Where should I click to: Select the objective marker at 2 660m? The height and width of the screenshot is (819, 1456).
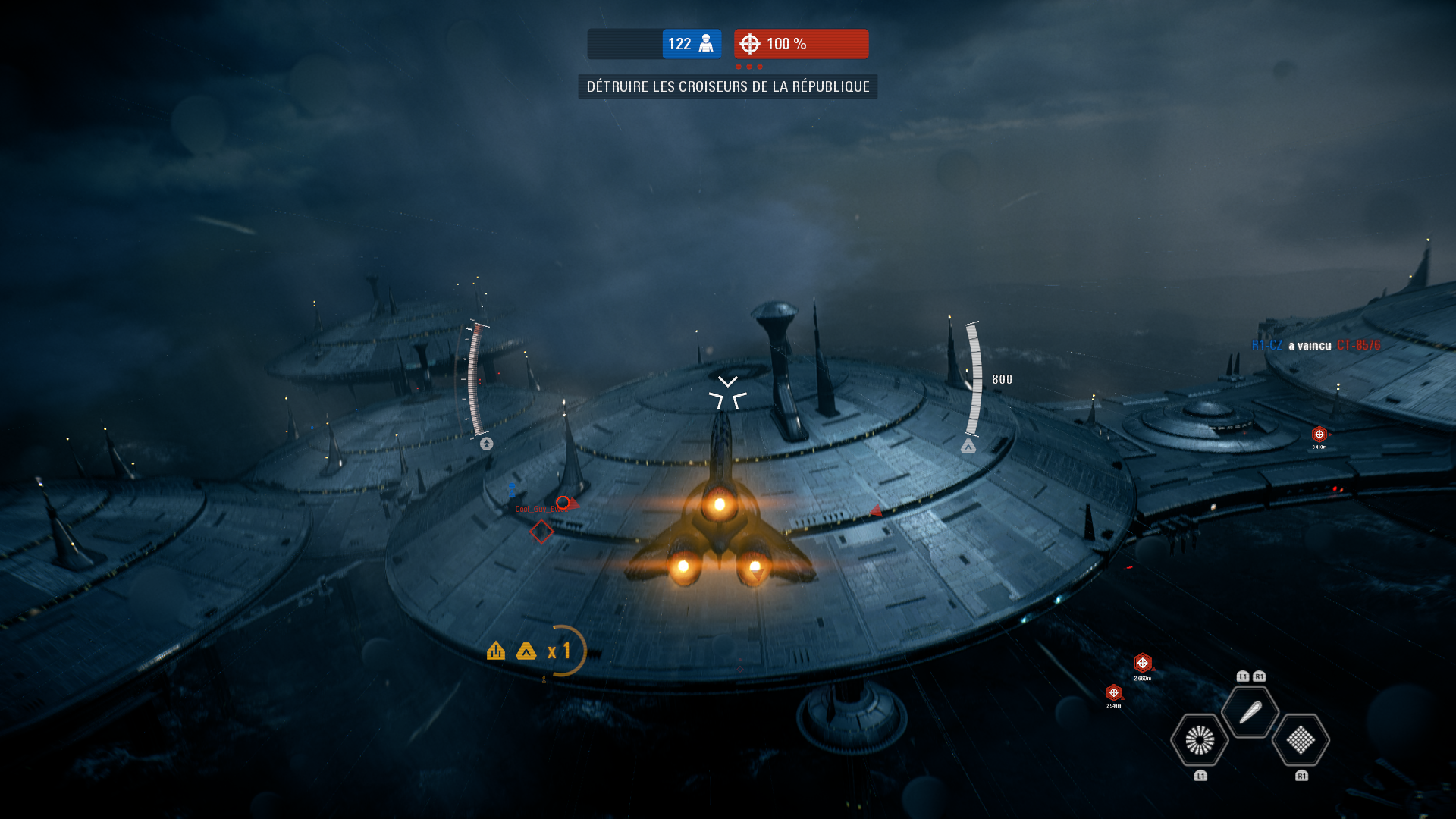(1143, 664)
